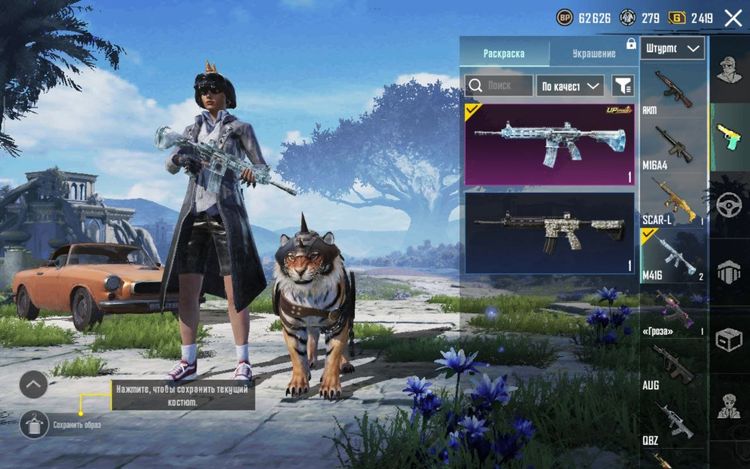
Task: Save the current look with Сохранить образ
Action: pos(33,424)
